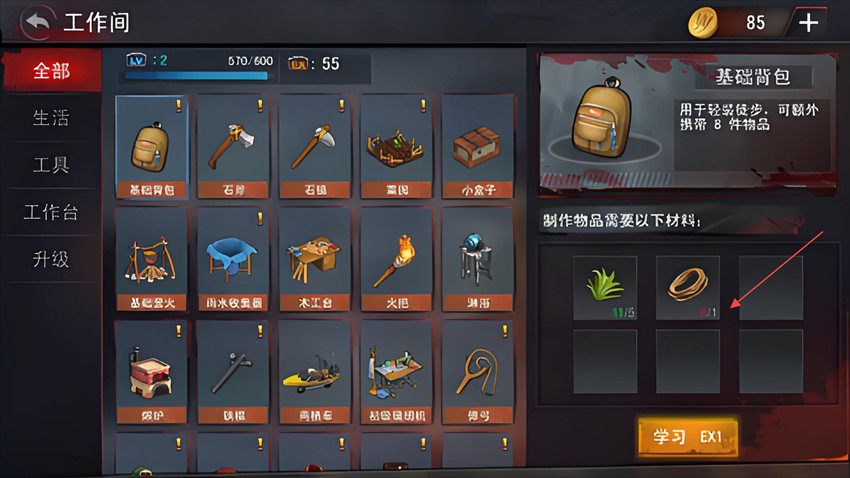The width and height of the screenshot is (850, 478).
Task: Select the 全部 (All) category tab
Action: click(x=51, y=72)
